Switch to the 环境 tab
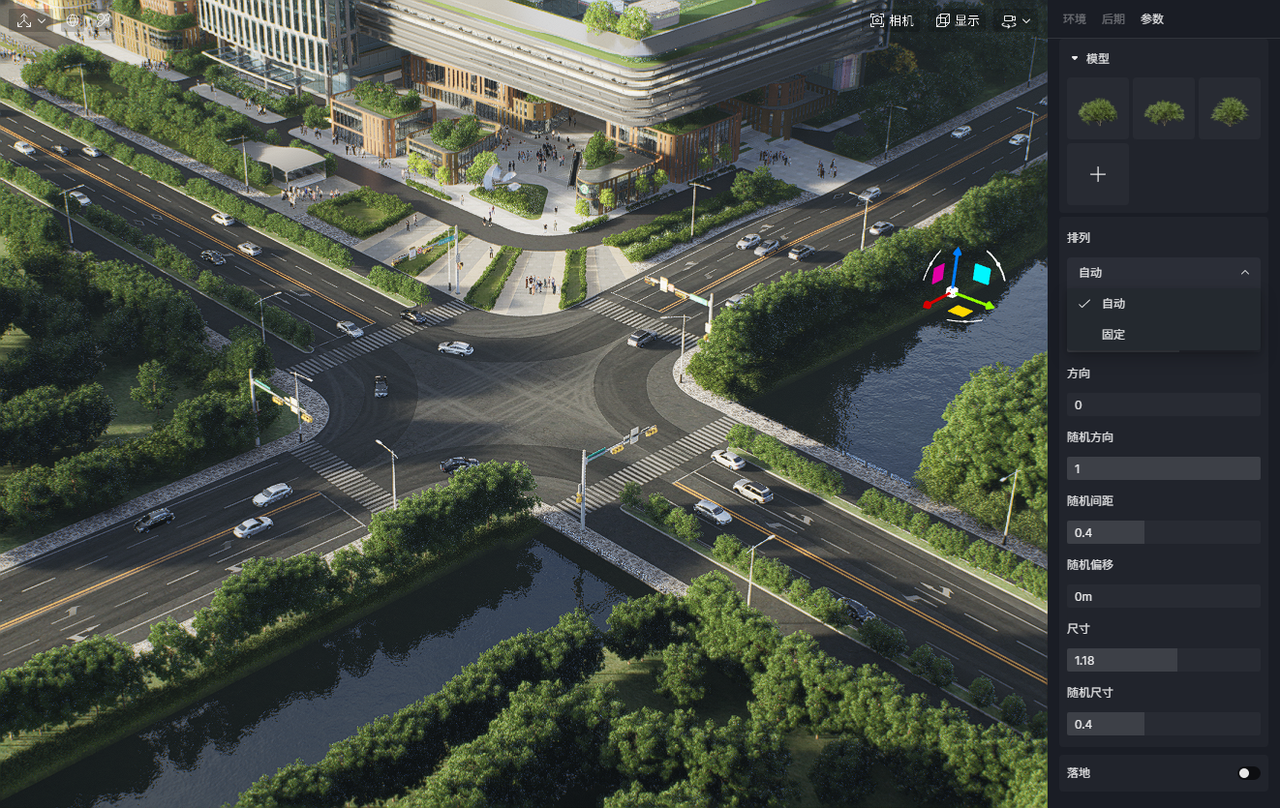 (1074, 19)
